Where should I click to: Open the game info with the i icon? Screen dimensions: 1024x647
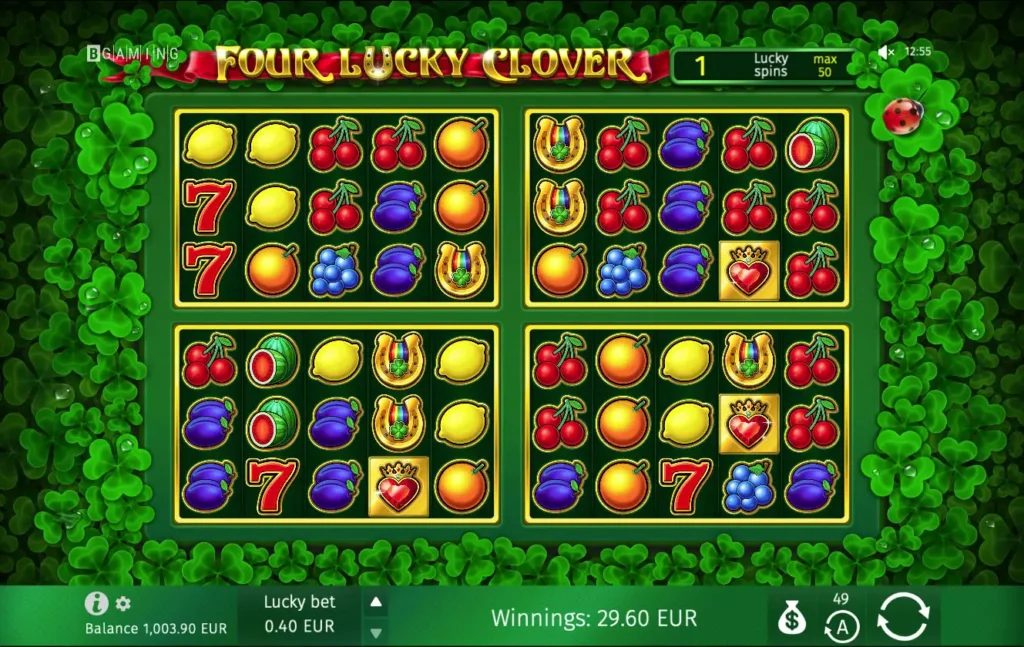tap(96, 603)
